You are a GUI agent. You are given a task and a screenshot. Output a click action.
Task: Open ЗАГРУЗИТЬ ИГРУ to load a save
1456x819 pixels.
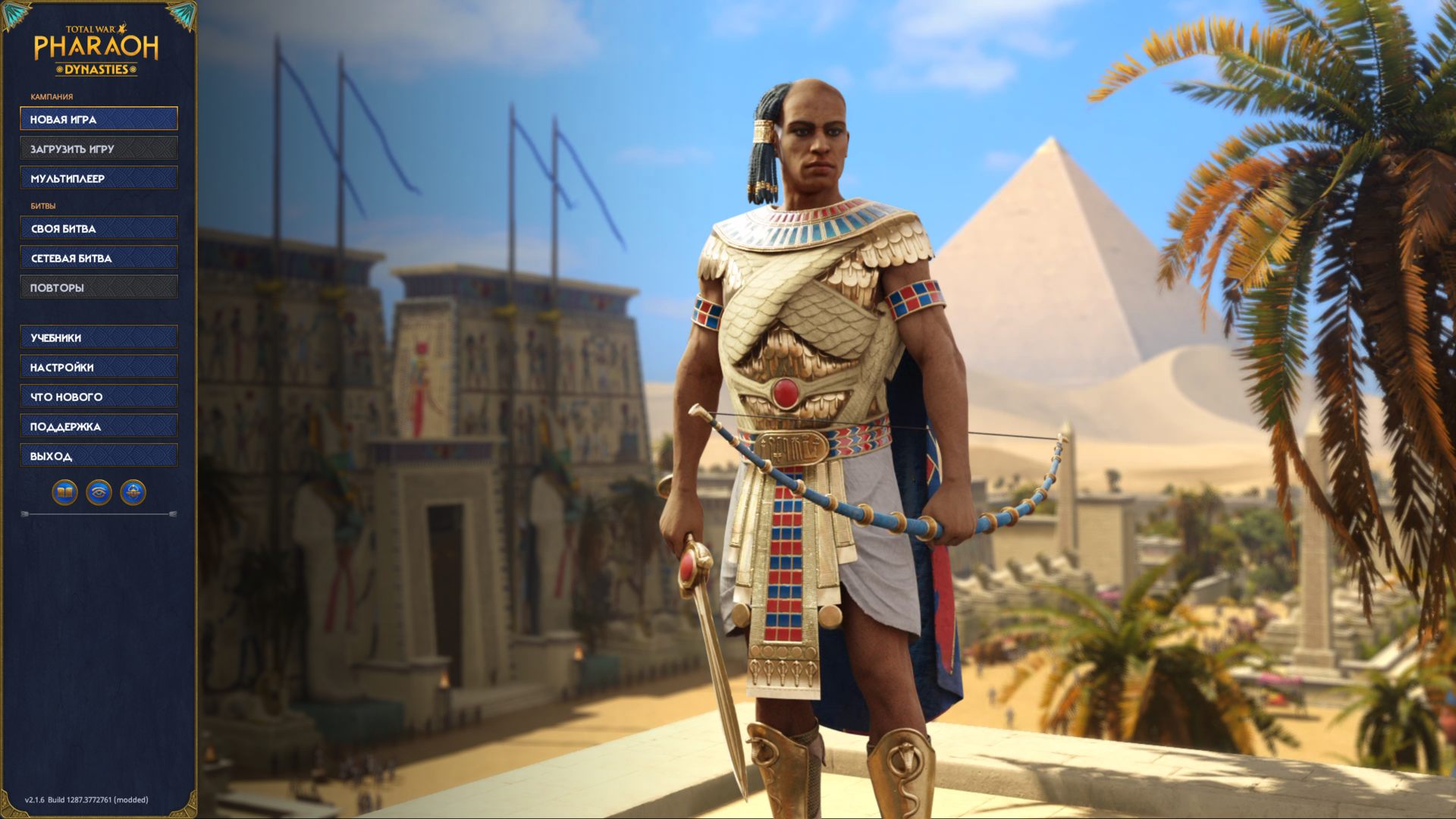pos(98,148)
